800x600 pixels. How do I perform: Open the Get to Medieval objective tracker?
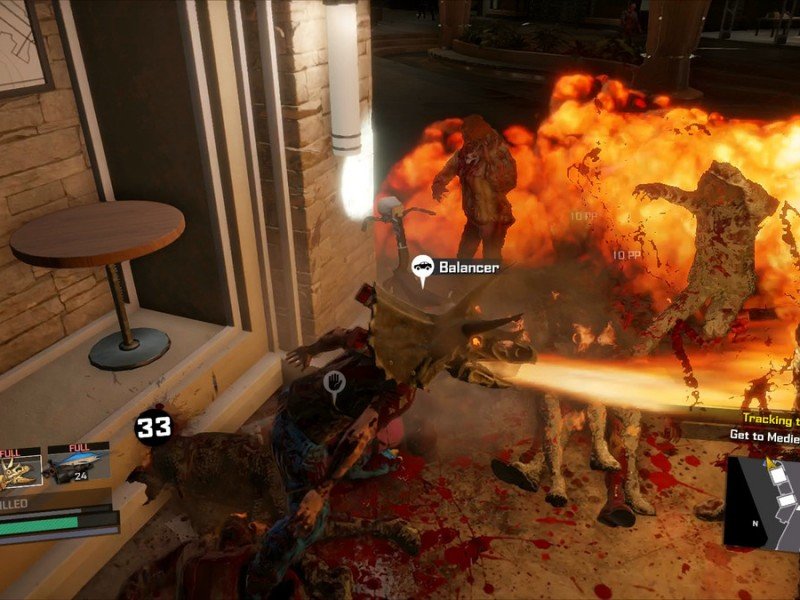763,435
